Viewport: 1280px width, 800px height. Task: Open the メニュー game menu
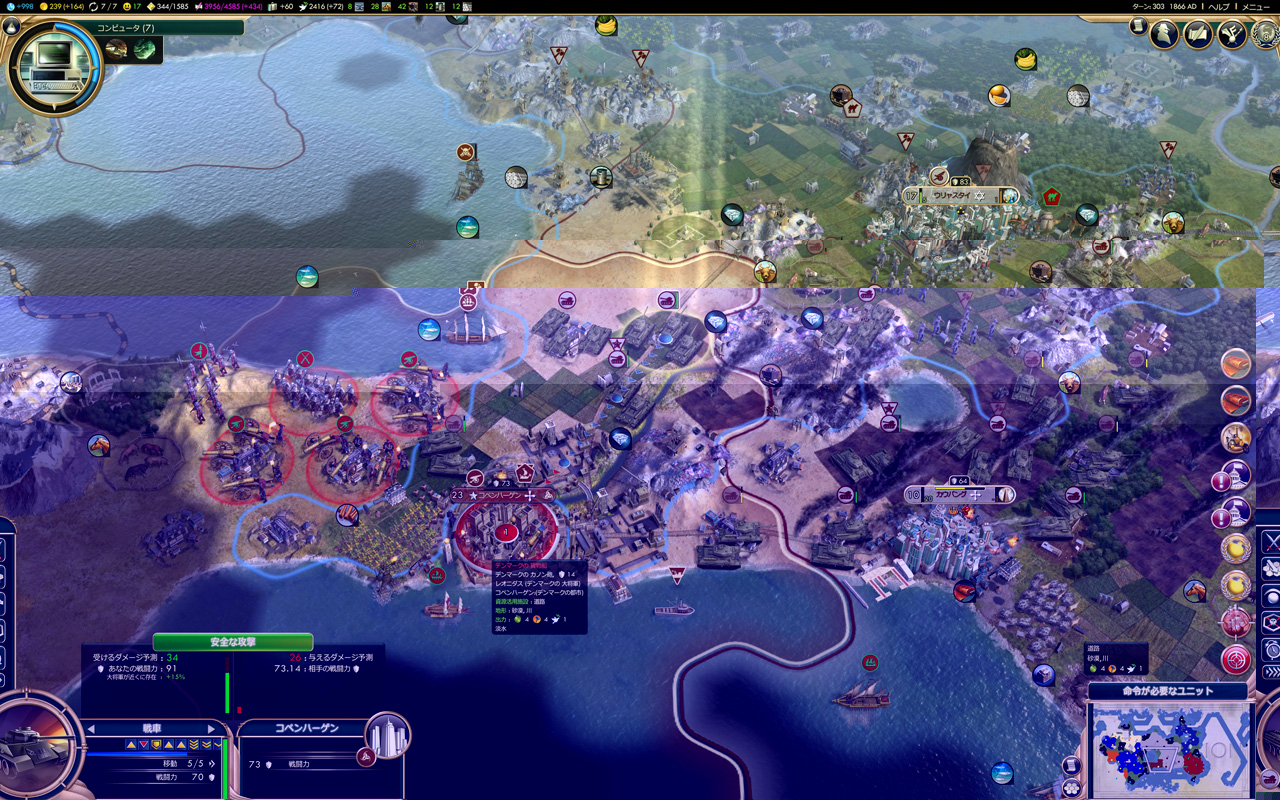click(1255, 6)
